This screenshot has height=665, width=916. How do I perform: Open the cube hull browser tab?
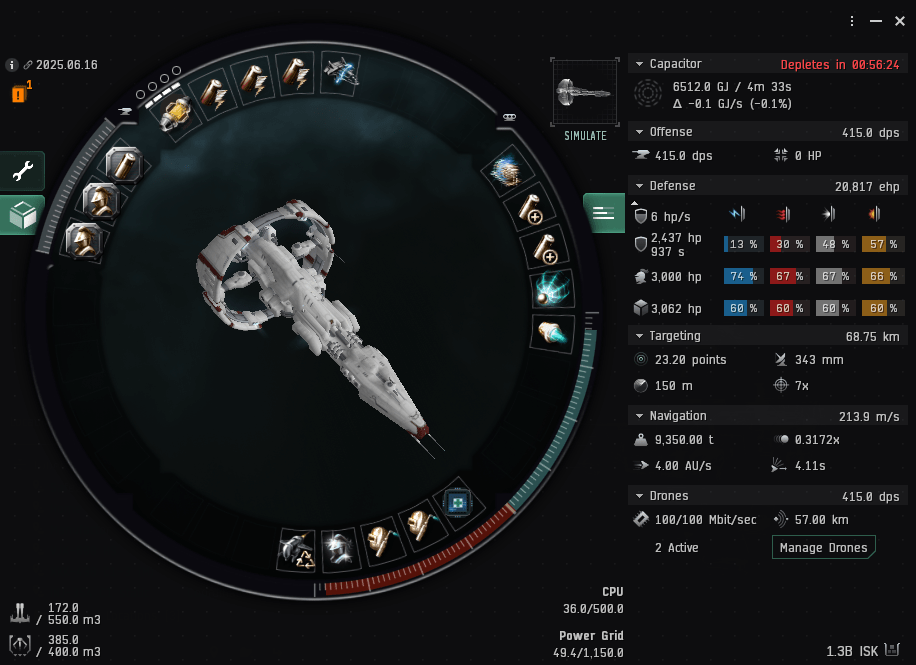(21, 214)
